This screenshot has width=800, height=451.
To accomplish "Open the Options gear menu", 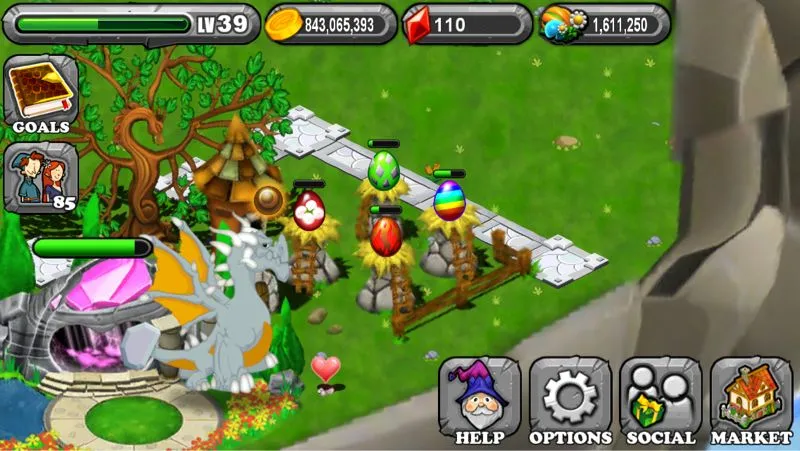I will (x=570, y=400).
